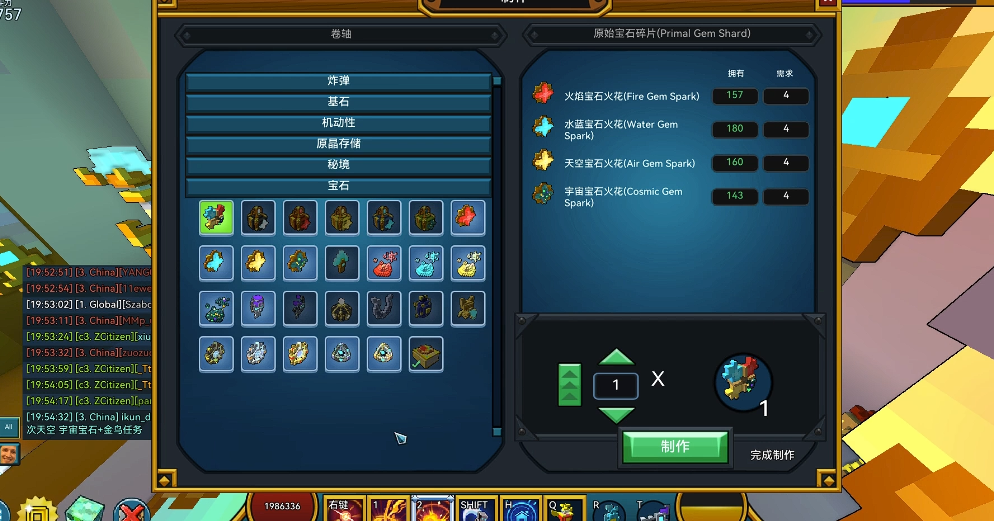Choose the red fire gem recipe
The height and width of the screenshot is (521, 994).
click(468, 217)
